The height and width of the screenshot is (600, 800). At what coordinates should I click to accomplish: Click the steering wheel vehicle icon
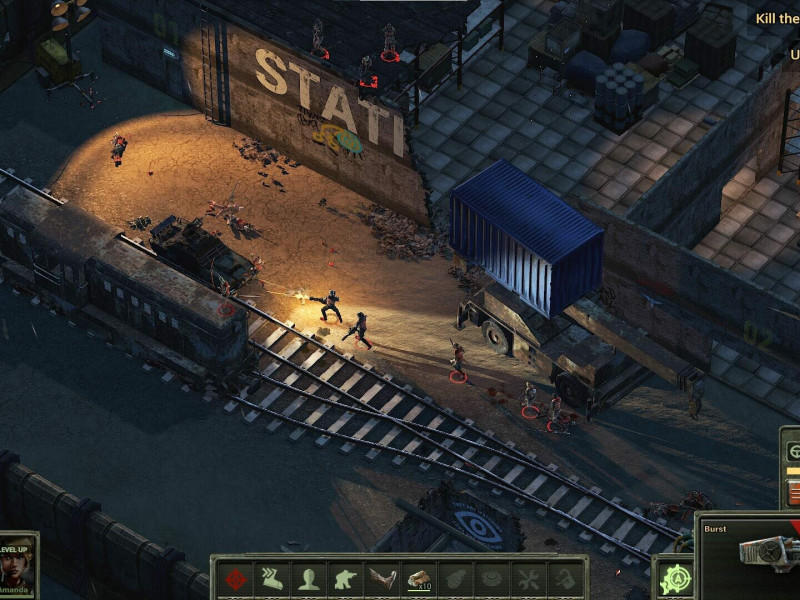(794, 451)
